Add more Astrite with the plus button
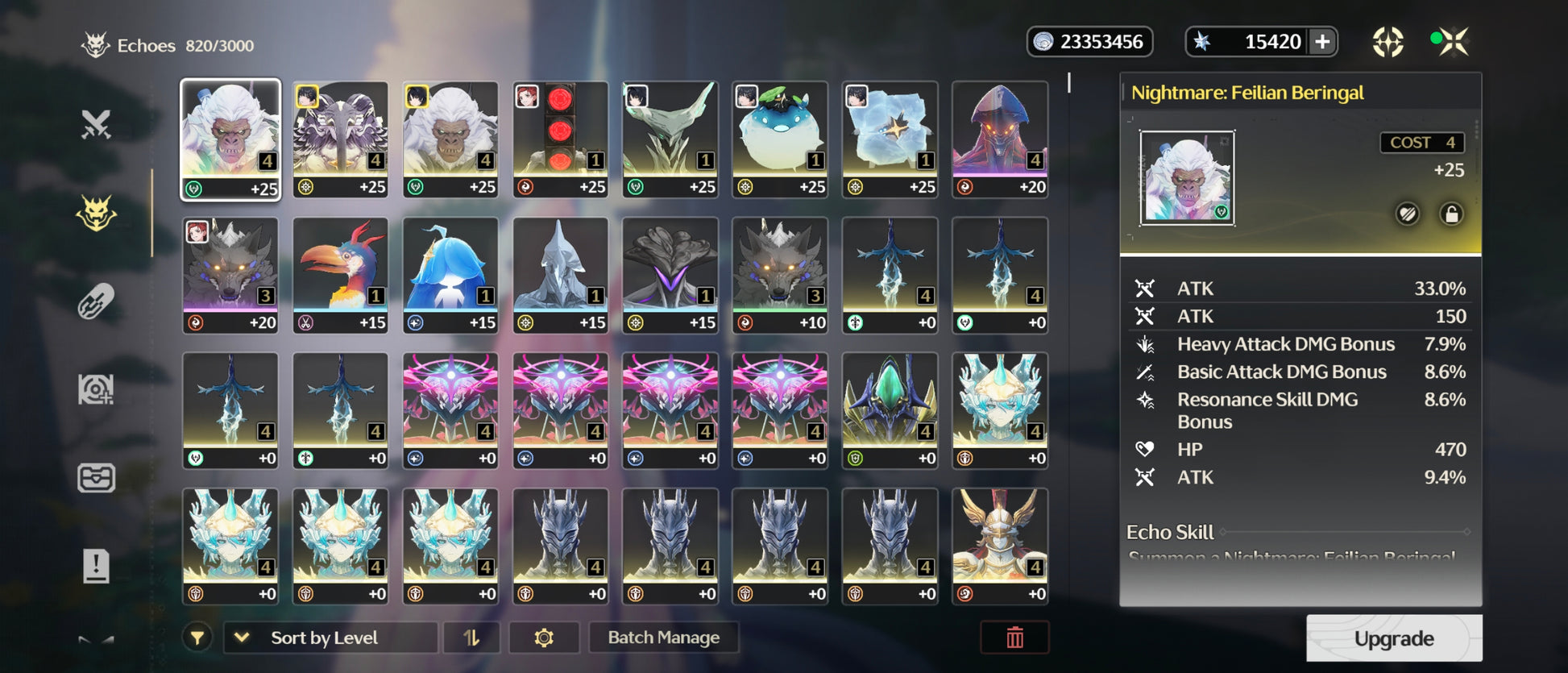 coord(1322,42)
